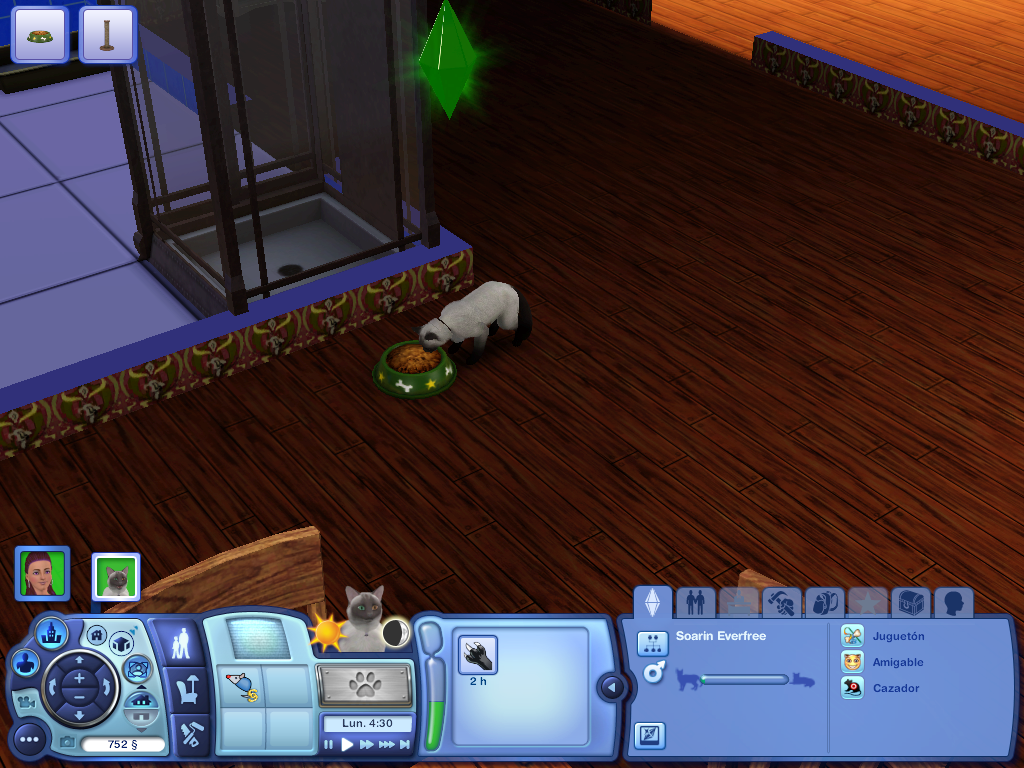Switch to Build mode tools button
The height and width of the screenshot is (768, 1024).
[x=187, y=735]
